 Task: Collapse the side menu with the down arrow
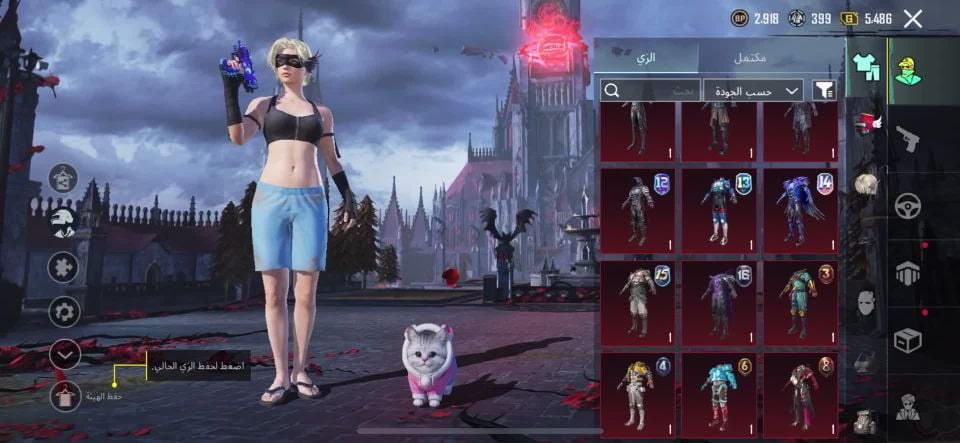point(64,354)
